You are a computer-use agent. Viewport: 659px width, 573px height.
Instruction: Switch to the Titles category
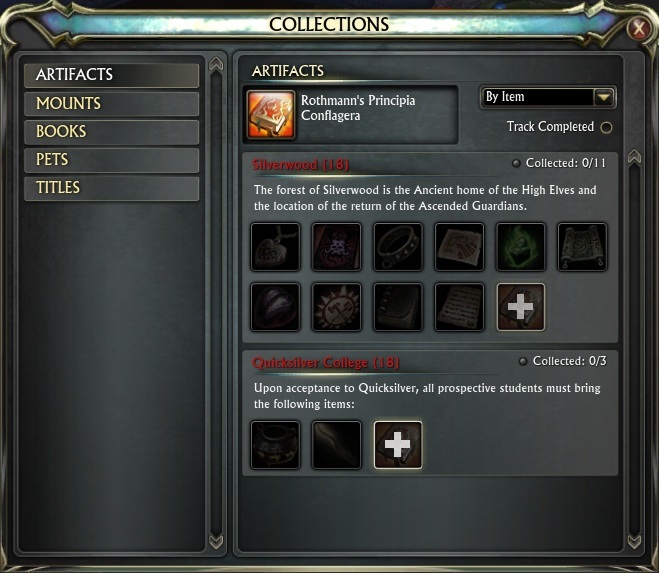click(111, 187)
